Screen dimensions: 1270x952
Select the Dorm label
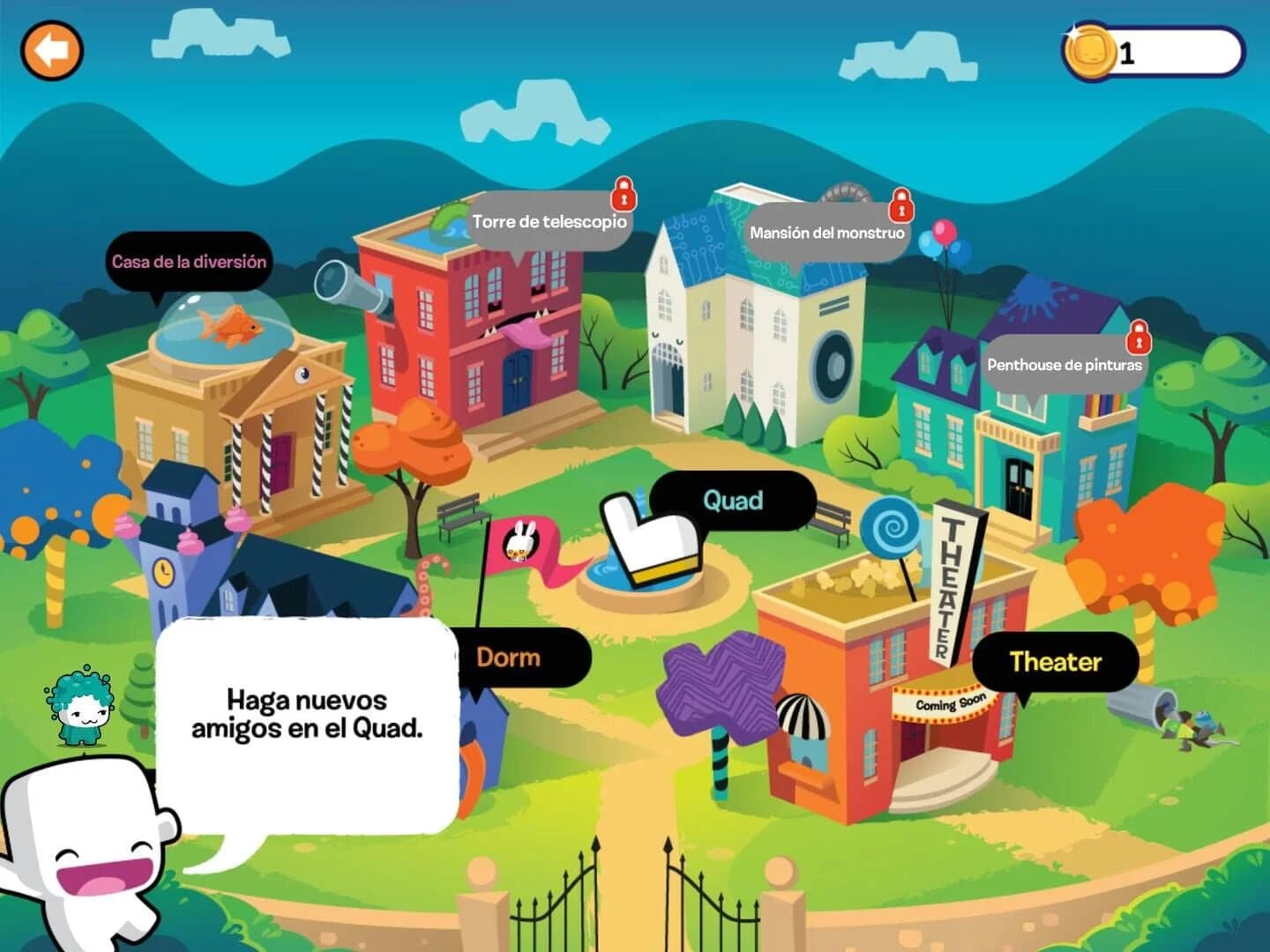tap(508, 657)
